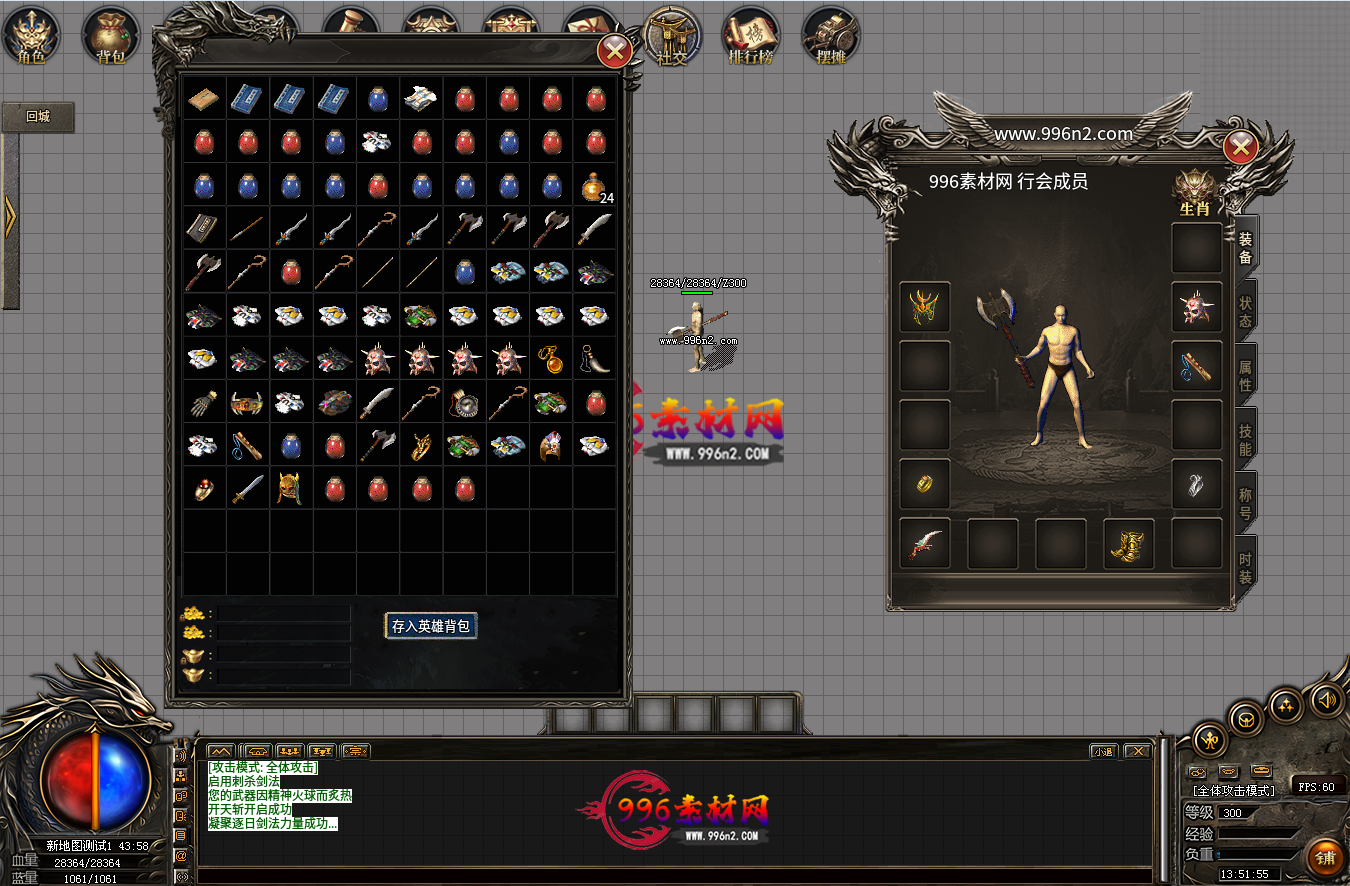Screen dimensions: 1350x886
Task: Open the 技能 skills tab
Action: click(x=1245, y=439)
